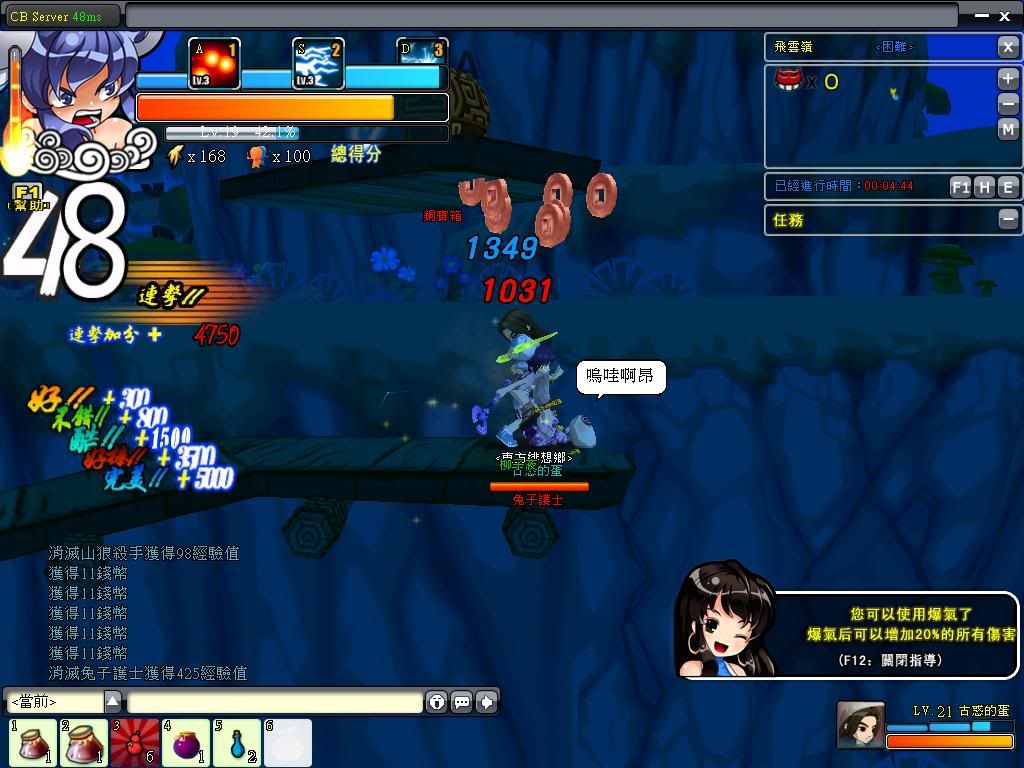Click the speech bubble chat button

point(462,702)
